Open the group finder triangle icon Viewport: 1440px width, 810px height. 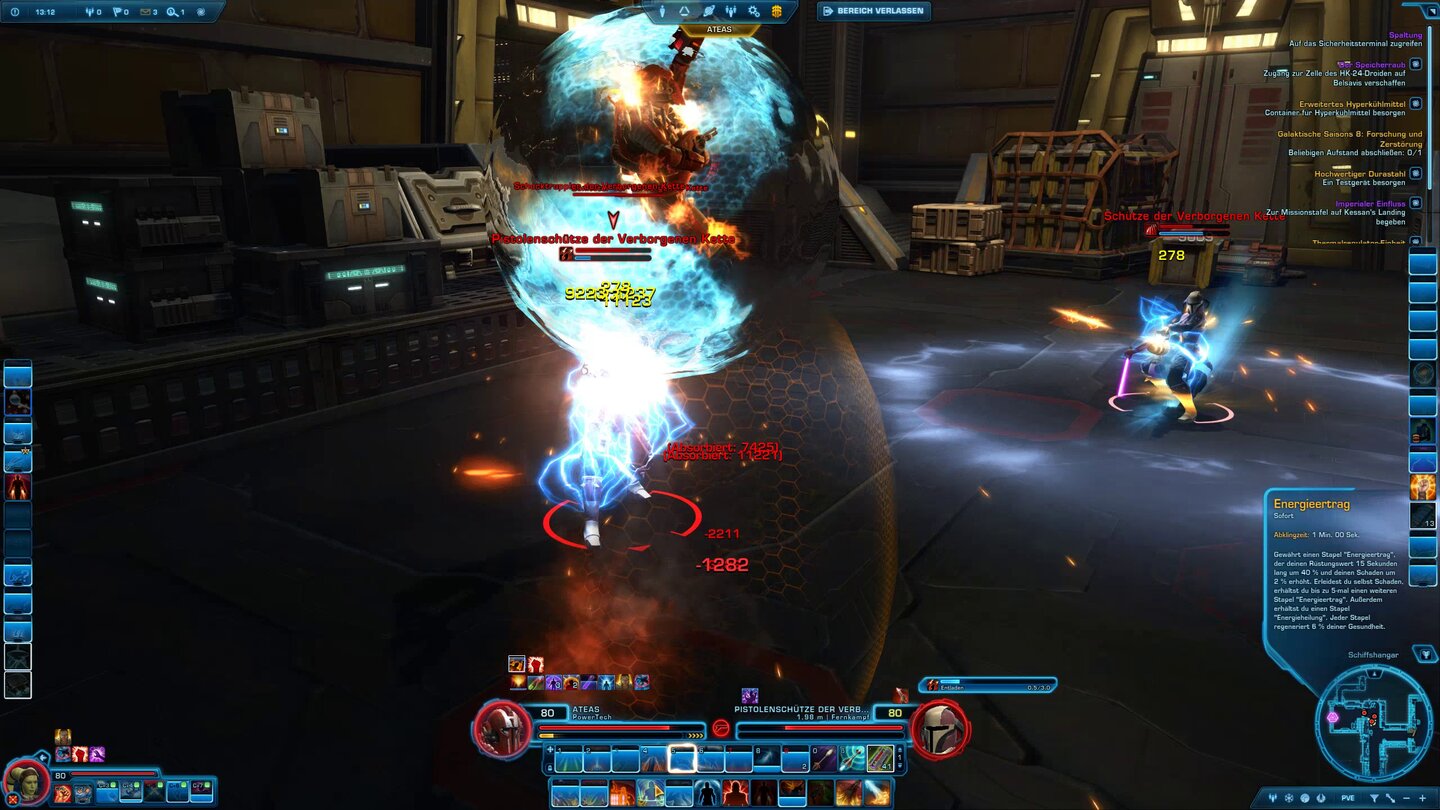(x=684, y=11)
